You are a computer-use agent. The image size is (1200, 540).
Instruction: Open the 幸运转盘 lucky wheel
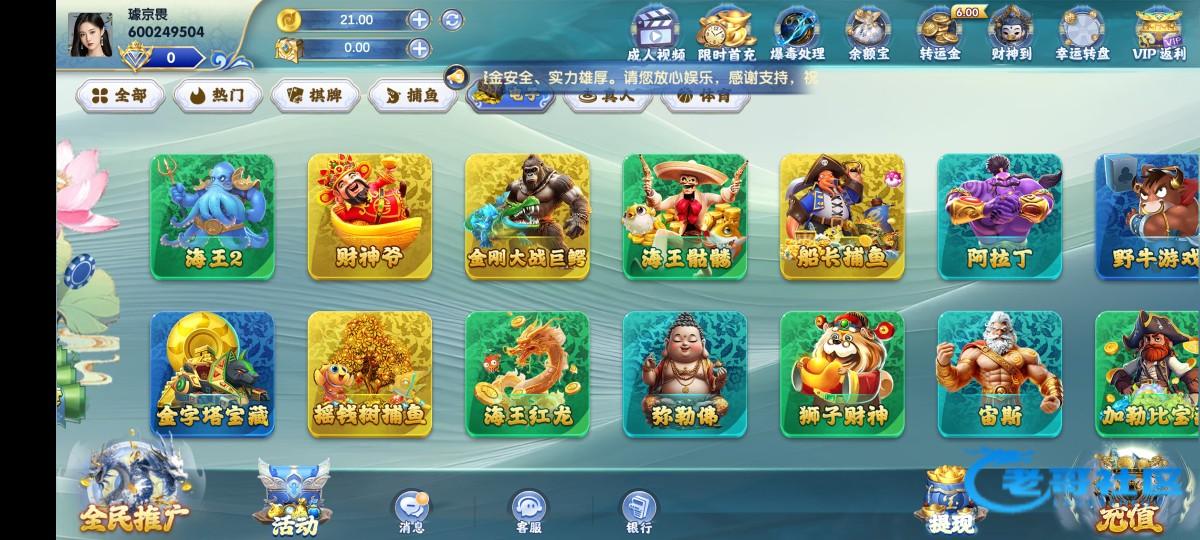coord(1082,33)
